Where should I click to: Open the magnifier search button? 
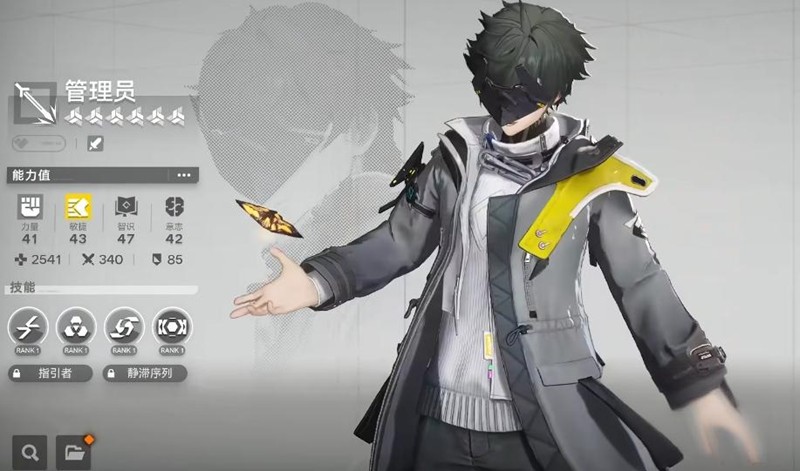(x=28, y=452)
